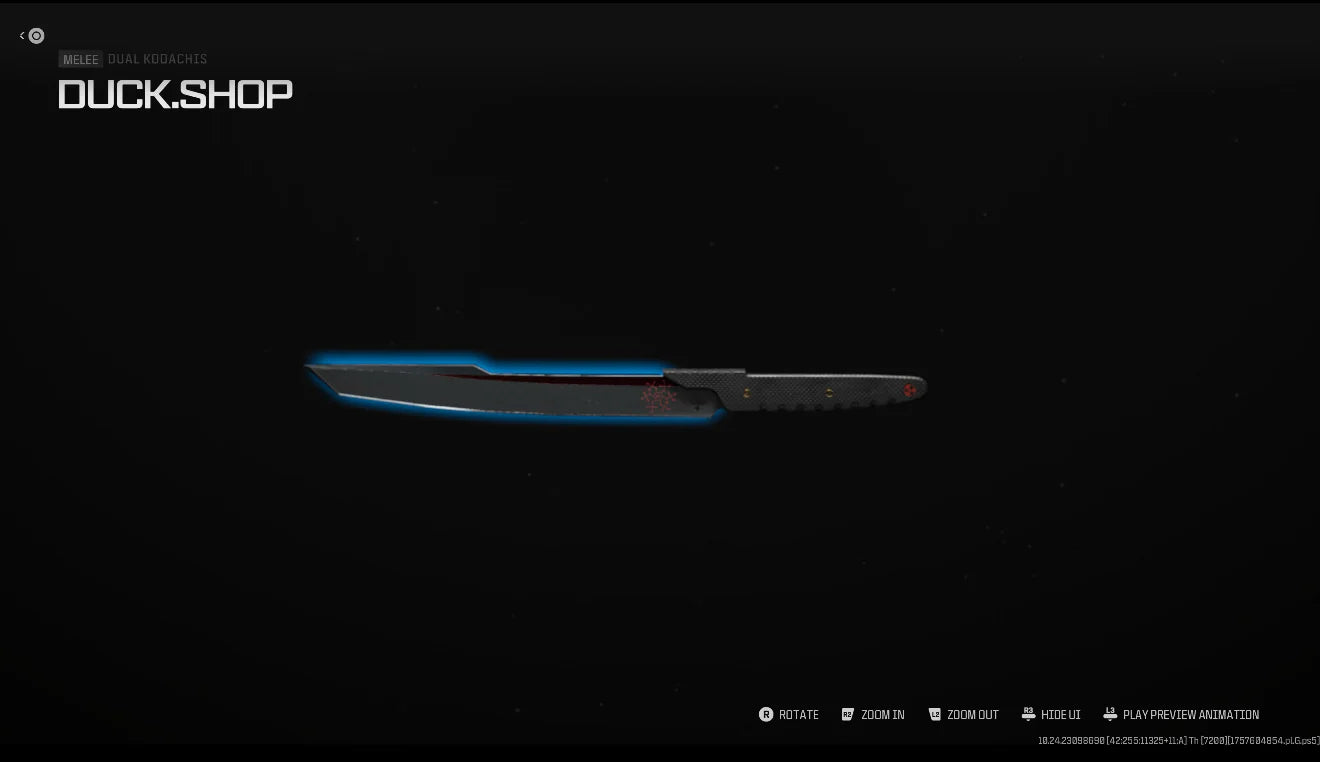The height and width of the screenshot is (762, 1320).
Task: Expand the DUCK.SHOP blueprint title
Action: pos(175,94)
